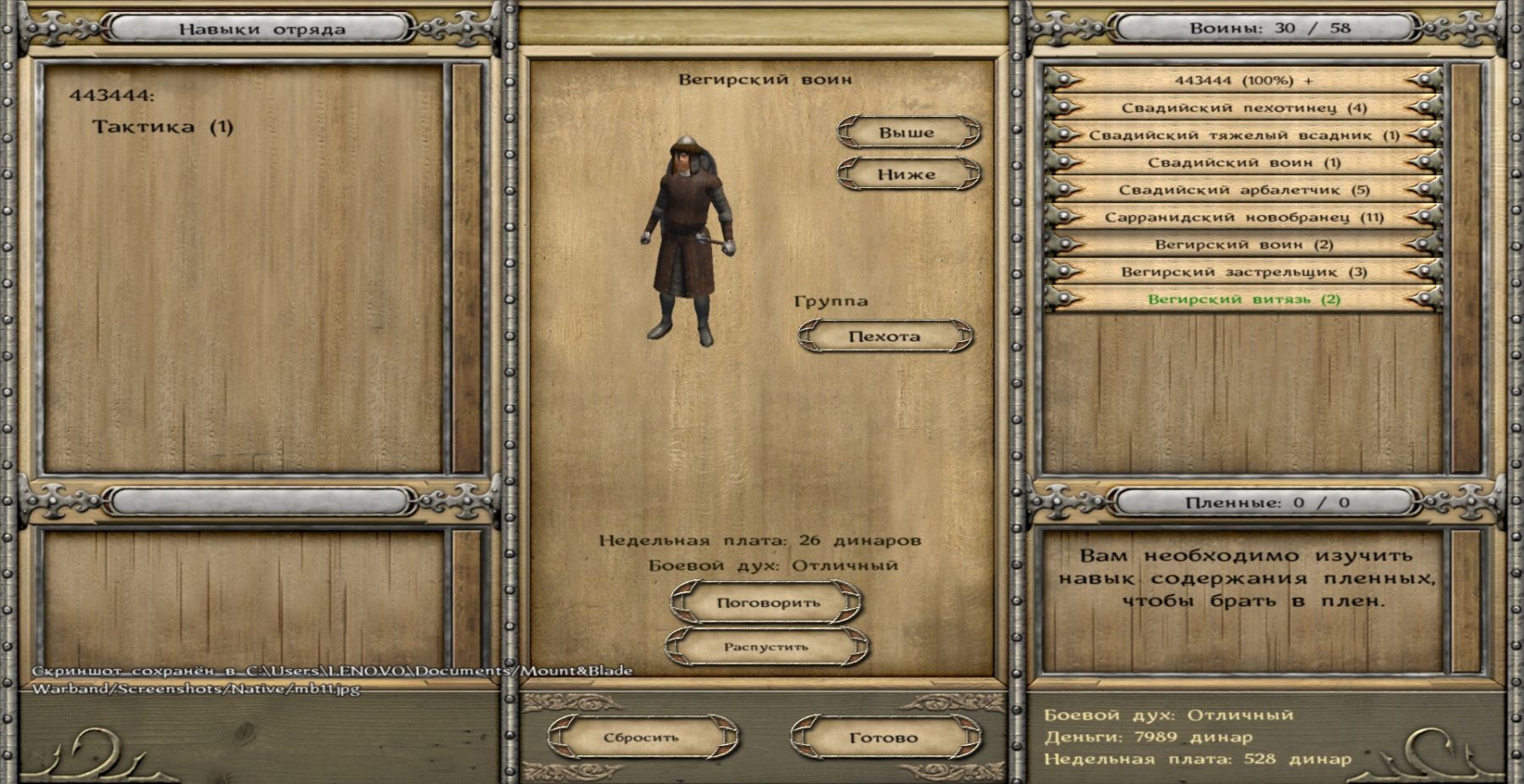Screen dimensions: 1524x784
Task: Select the hero row 443444 (100%)
Action: (1243, 80)
